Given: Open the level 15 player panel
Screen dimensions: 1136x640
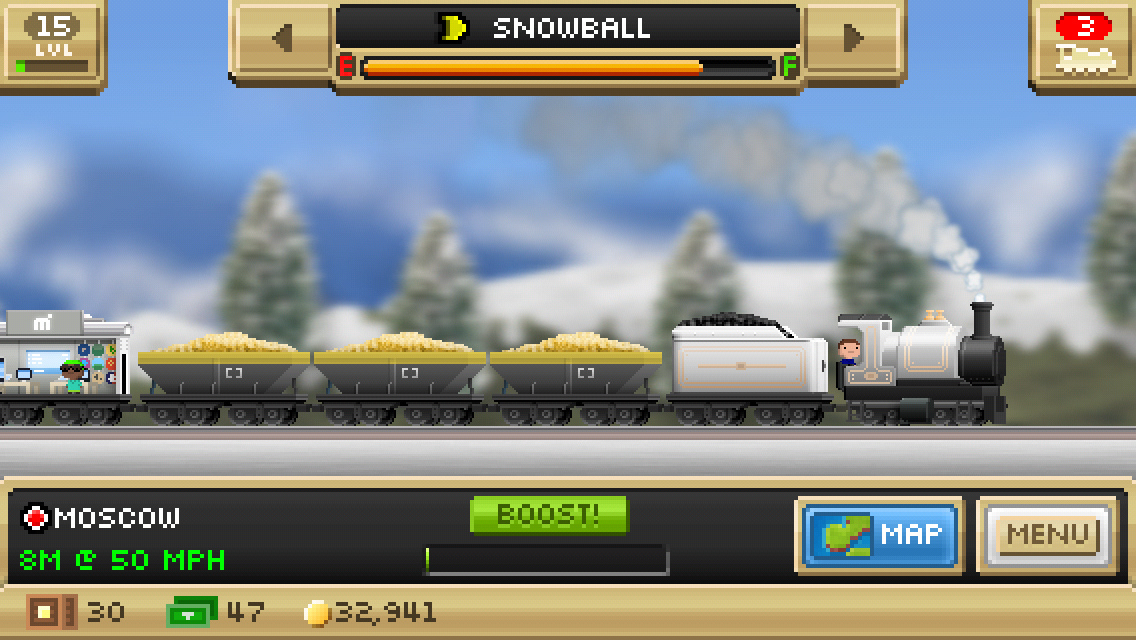Looking at the screenshot, I should tap(51, 43).
